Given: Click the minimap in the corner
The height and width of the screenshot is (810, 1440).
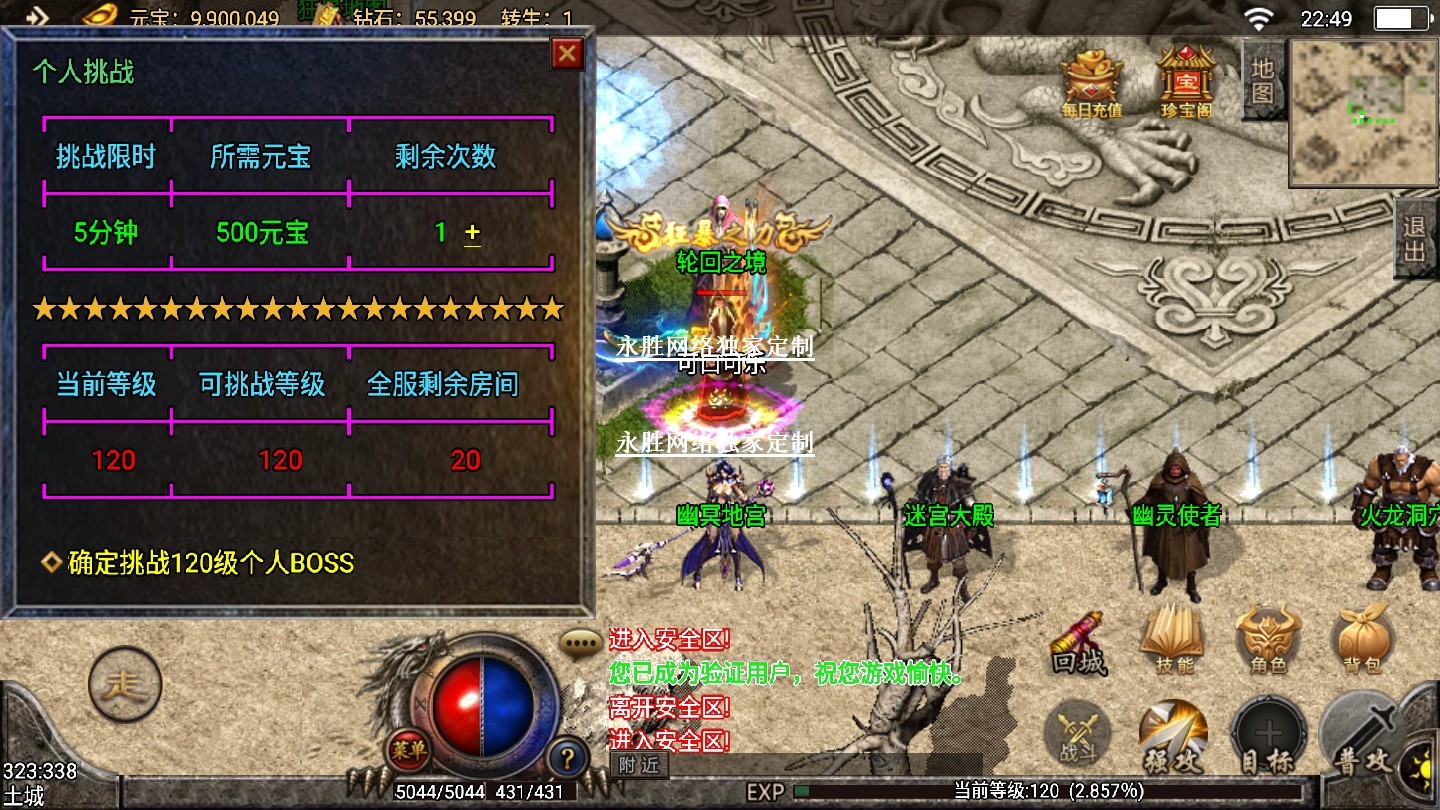Looking at the screenshot, I should tap(1363, 112).
